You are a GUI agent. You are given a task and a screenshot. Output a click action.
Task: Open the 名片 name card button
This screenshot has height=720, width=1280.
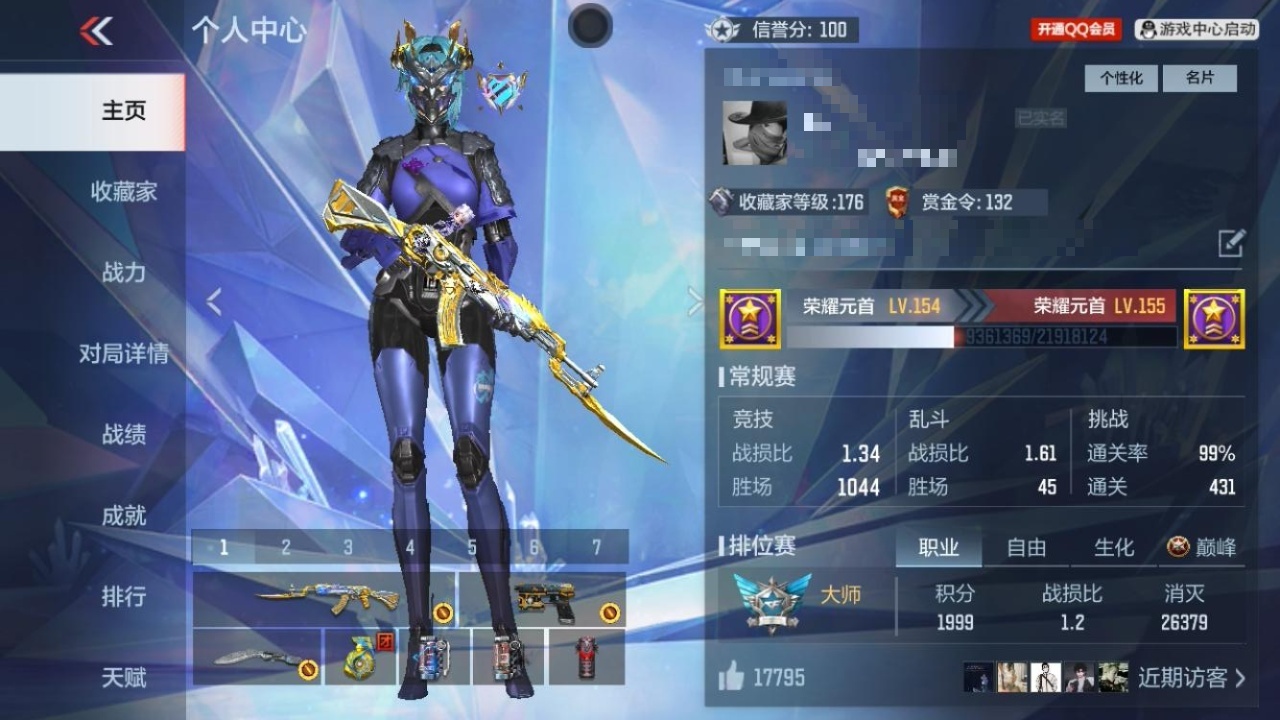[1200, 78]
